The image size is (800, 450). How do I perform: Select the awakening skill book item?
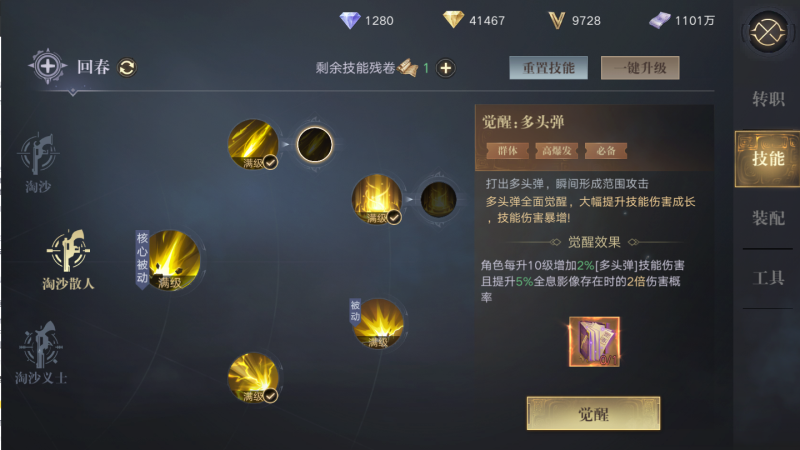(594, 342)
